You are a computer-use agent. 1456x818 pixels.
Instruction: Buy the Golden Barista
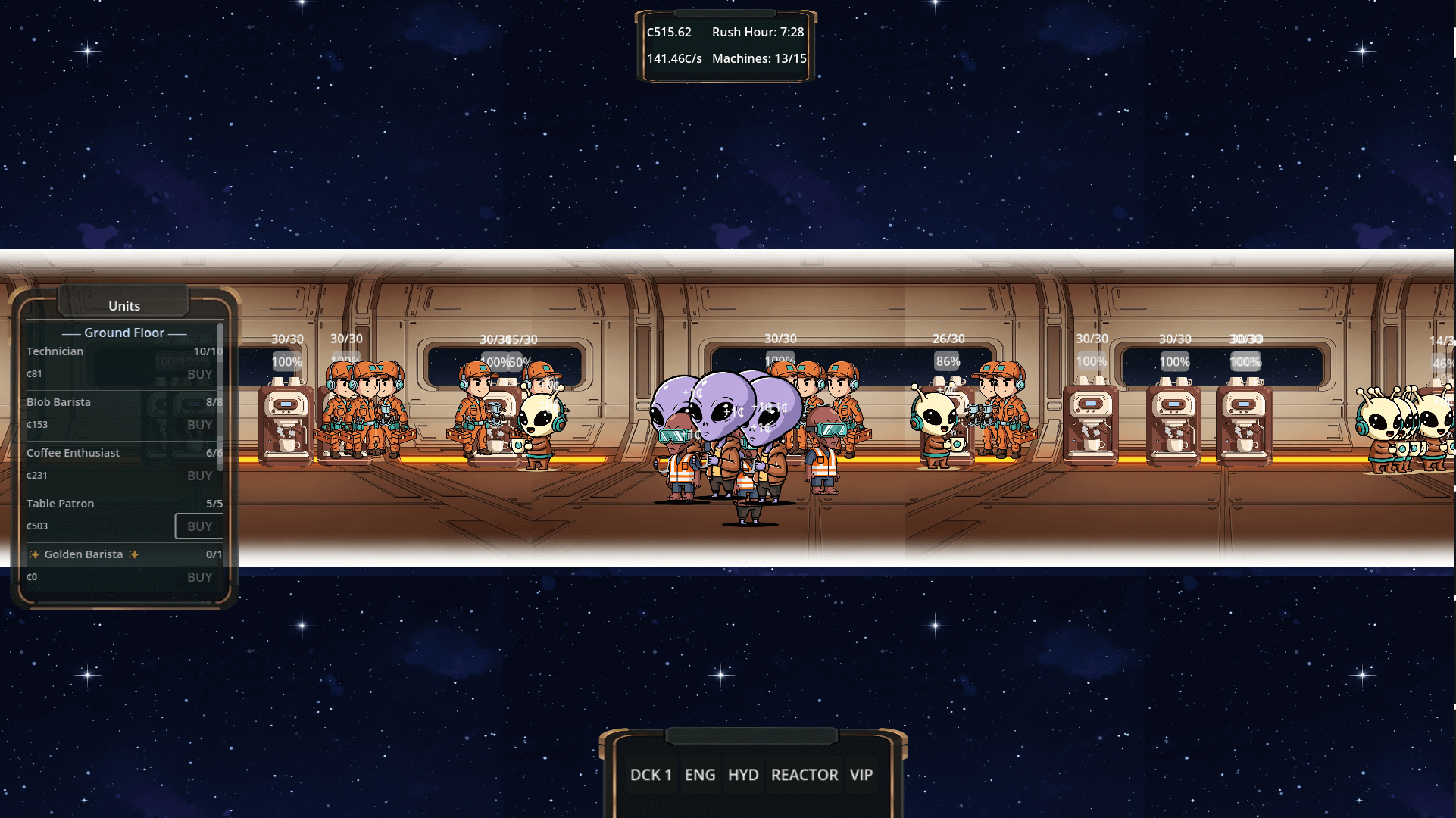[199, 576]
